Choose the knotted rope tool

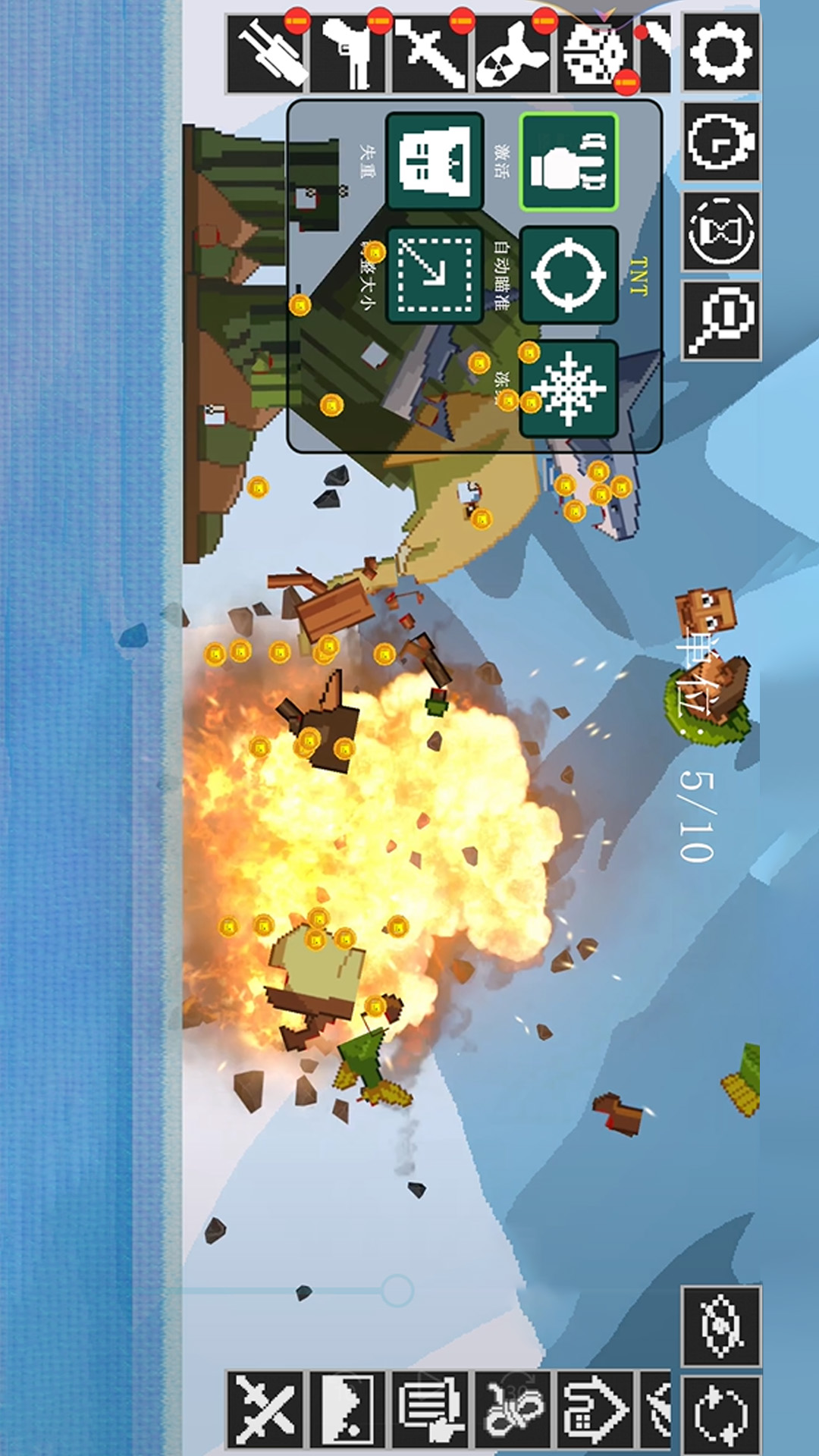(513, 1409)
